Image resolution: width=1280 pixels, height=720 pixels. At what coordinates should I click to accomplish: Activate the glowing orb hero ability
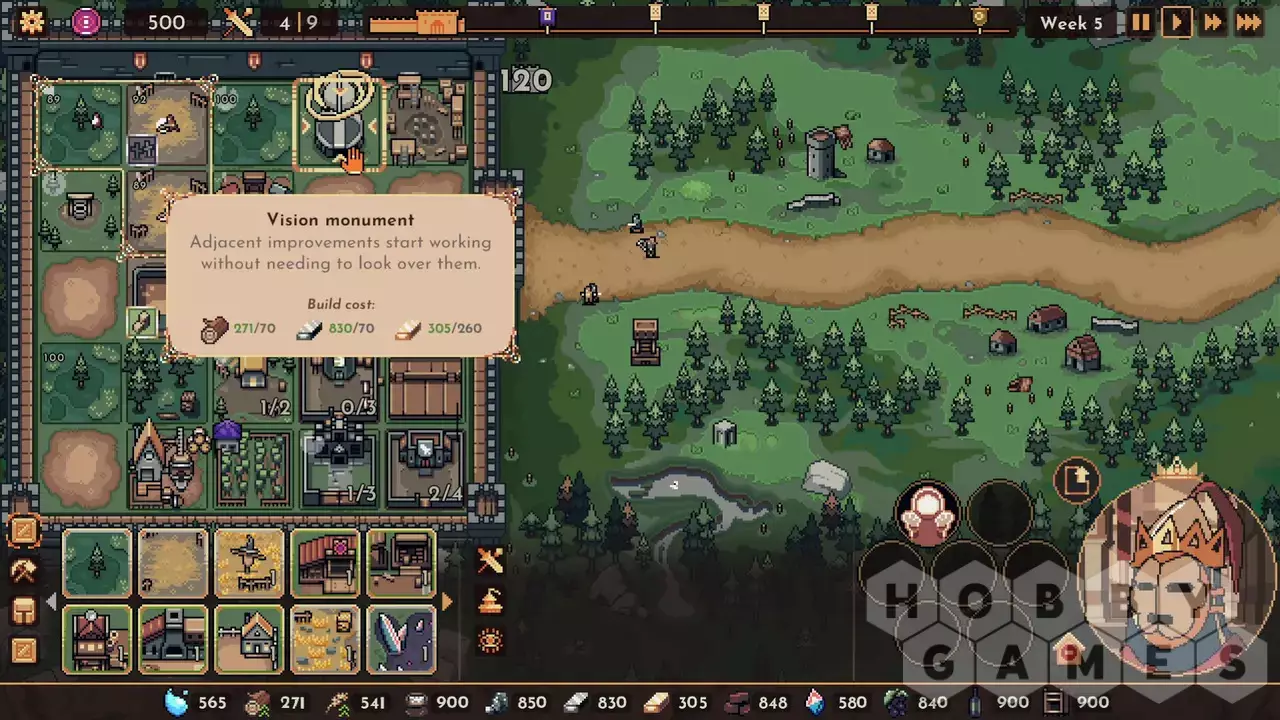[928, 513]
